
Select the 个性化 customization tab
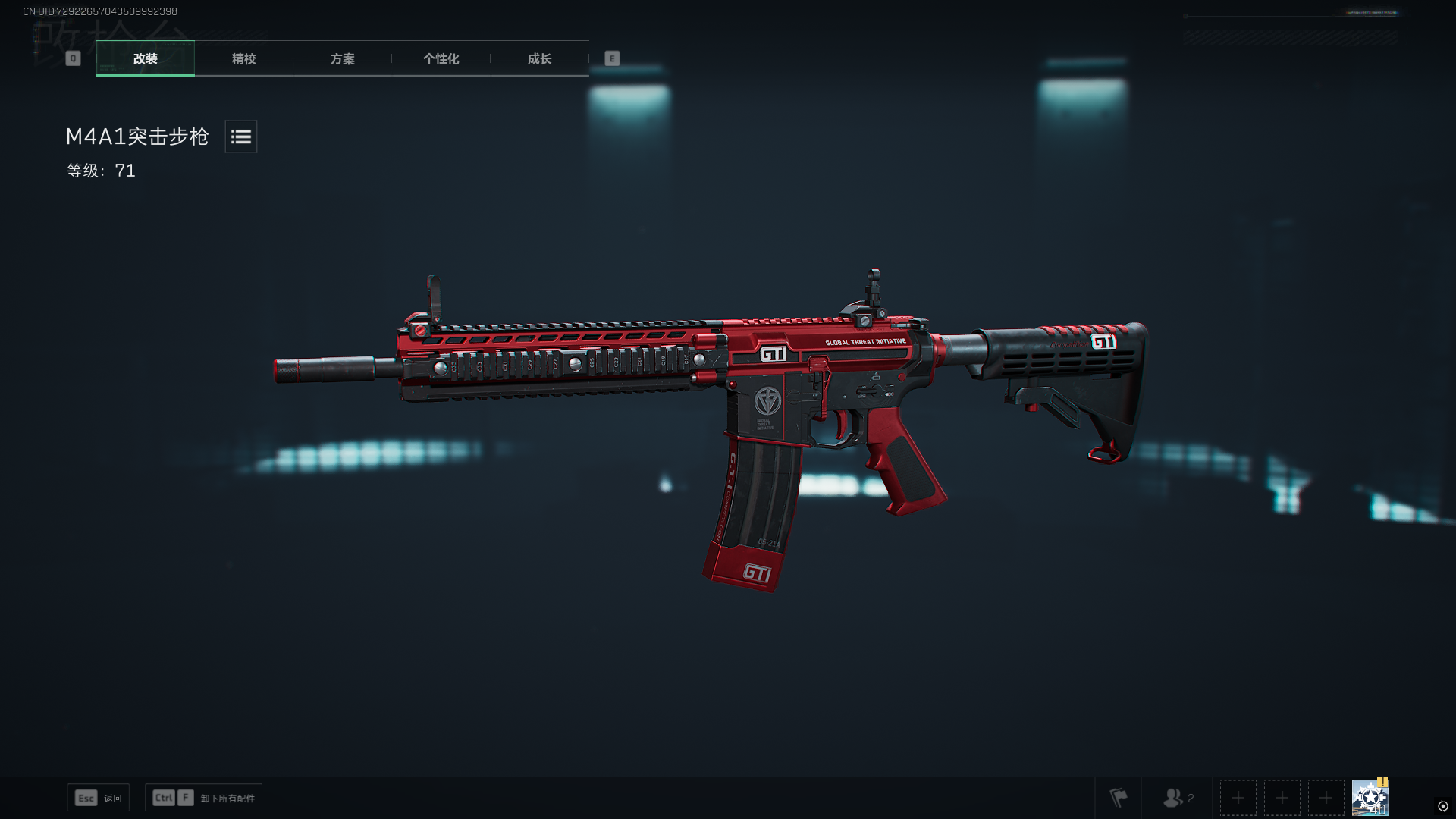[x=441, y=58]
